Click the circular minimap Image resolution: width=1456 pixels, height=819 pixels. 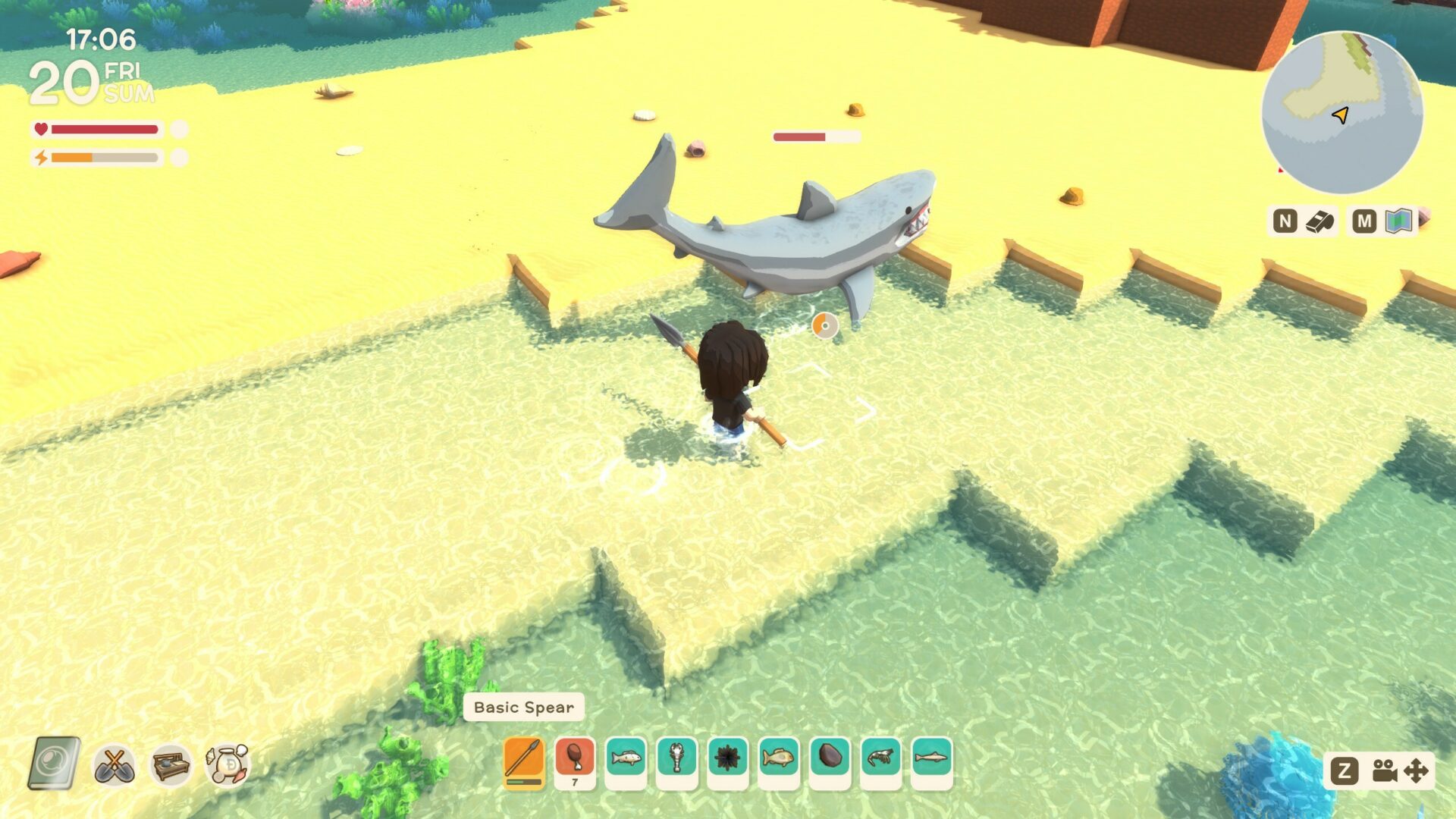click(x=1341, y=113)
